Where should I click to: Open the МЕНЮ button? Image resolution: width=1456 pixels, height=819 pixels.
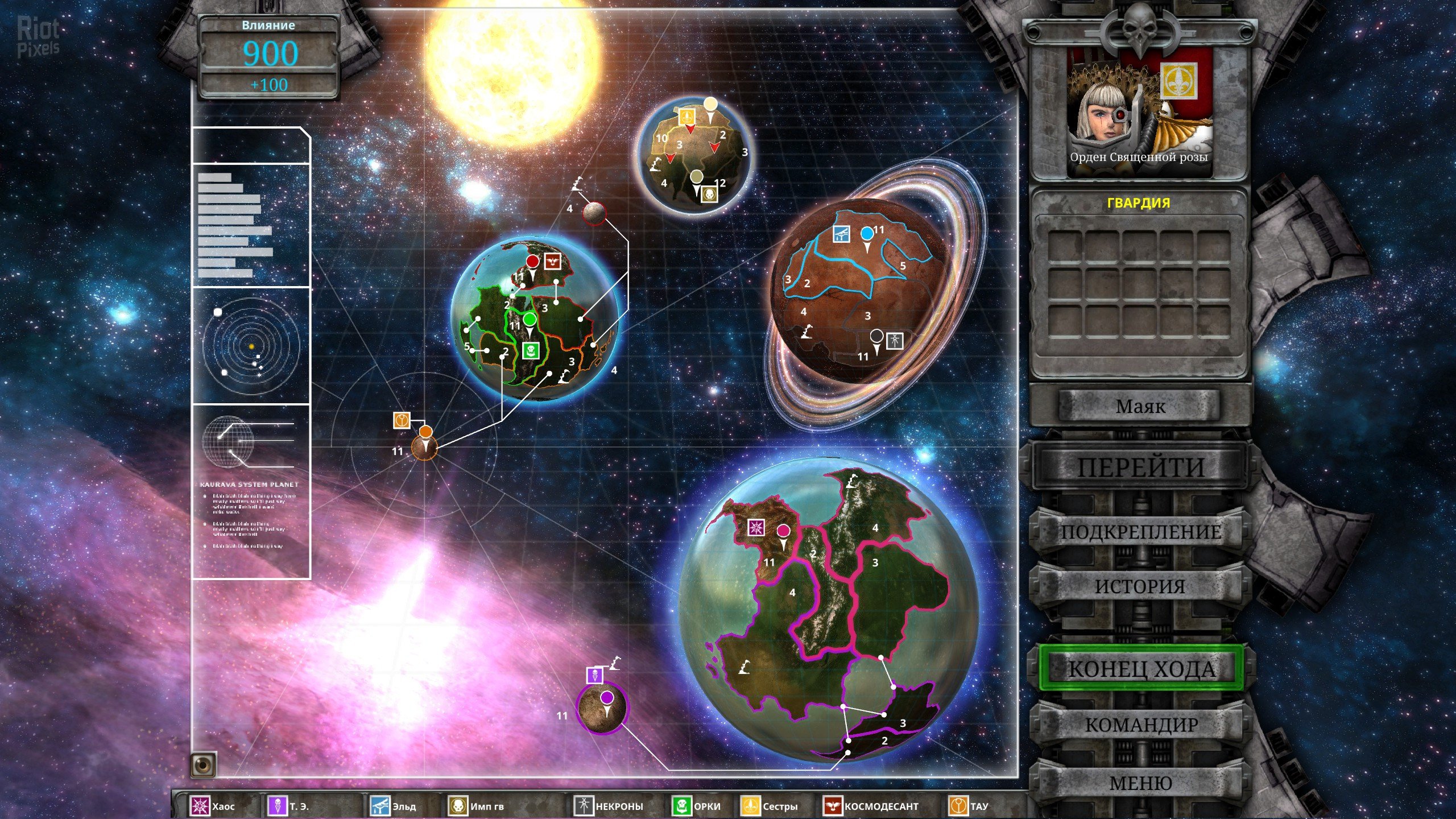1140,783
